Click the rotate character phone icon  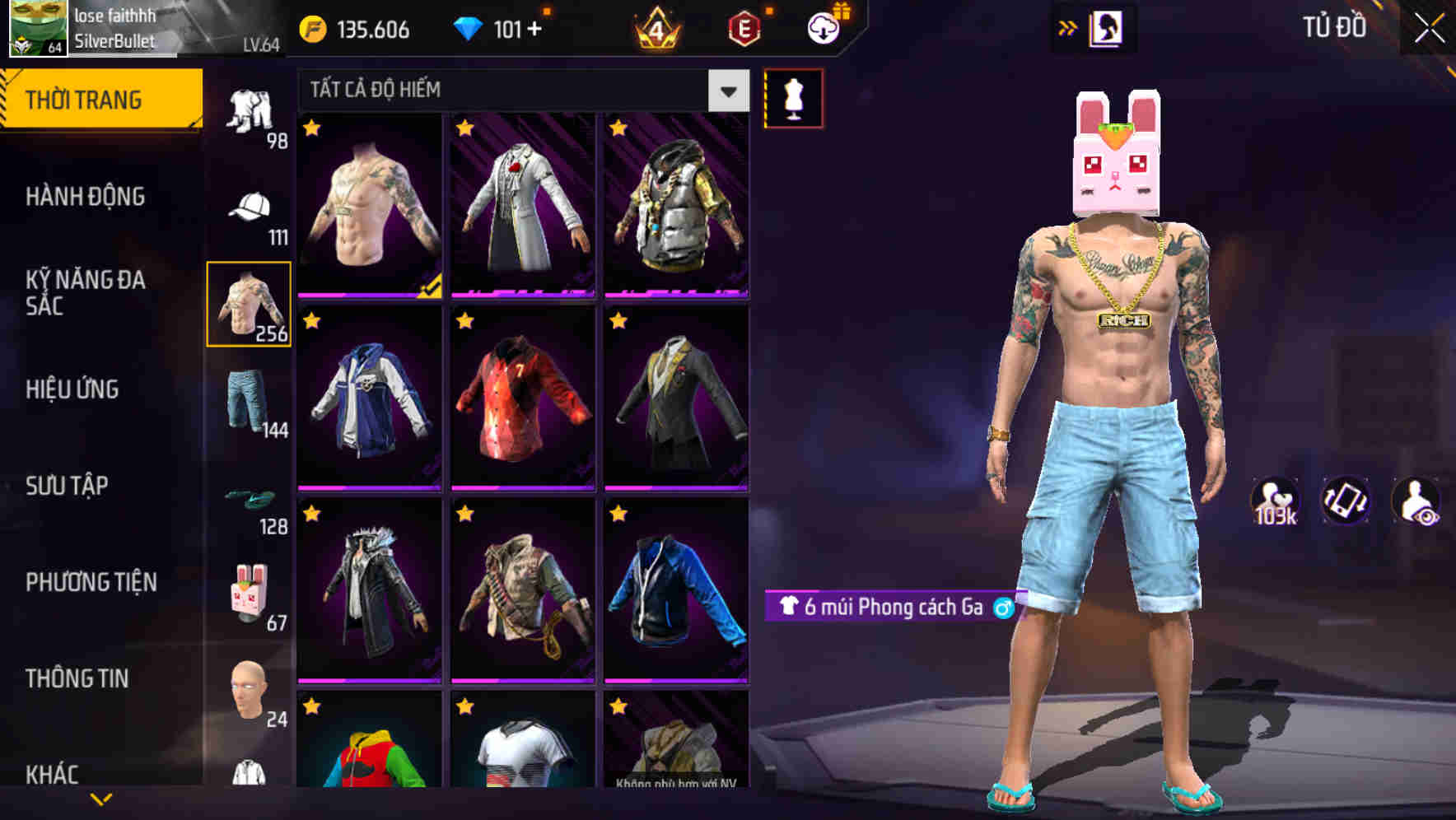coord(1346,501)
